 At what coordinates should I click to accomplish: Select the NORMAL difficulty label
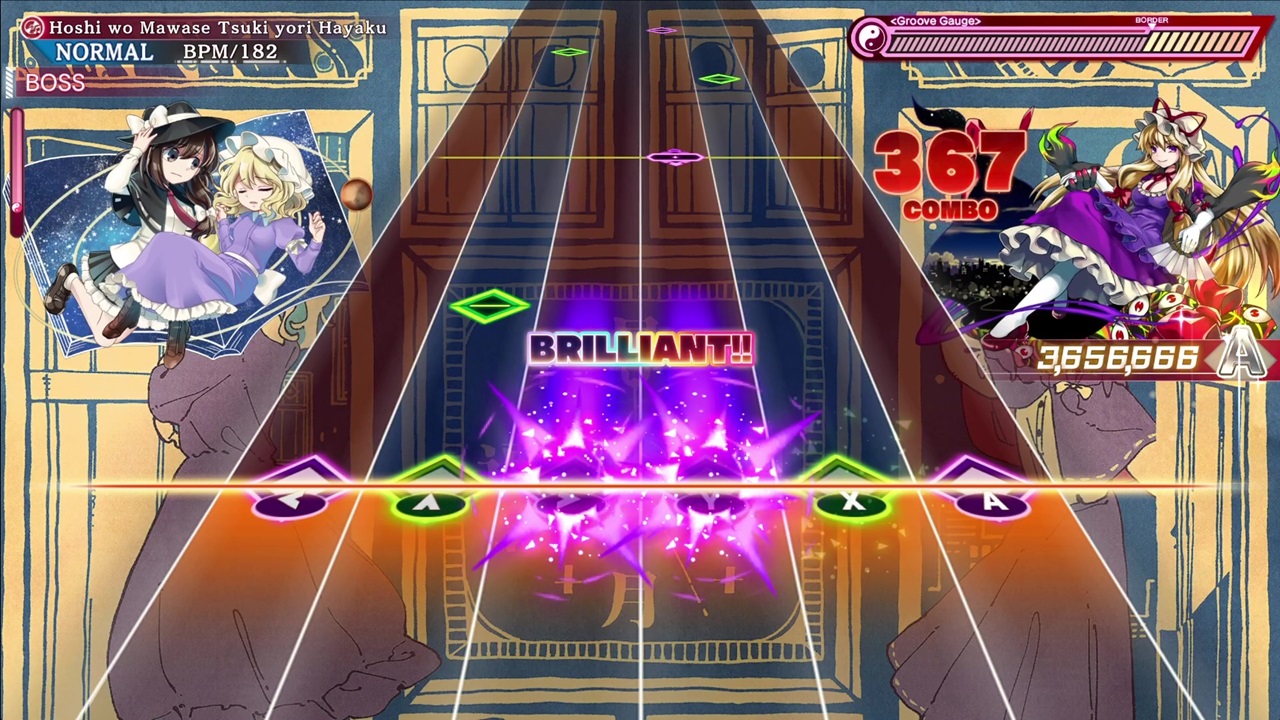tap(105, 51)
